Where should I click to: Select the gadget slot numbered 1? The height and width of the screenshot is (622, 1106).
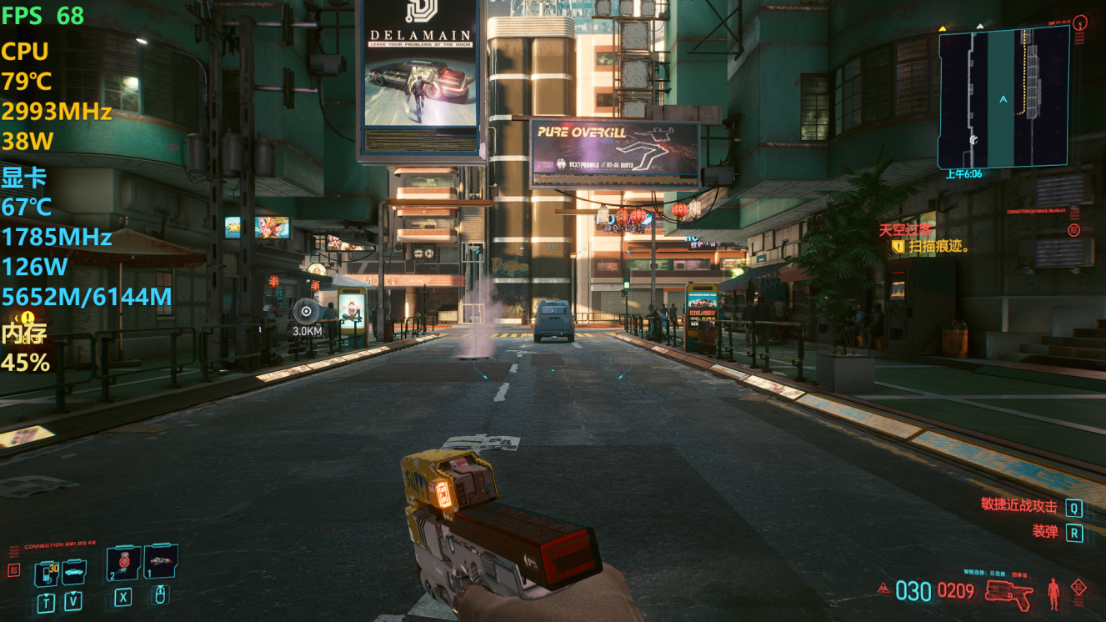(x=160, y=563)
